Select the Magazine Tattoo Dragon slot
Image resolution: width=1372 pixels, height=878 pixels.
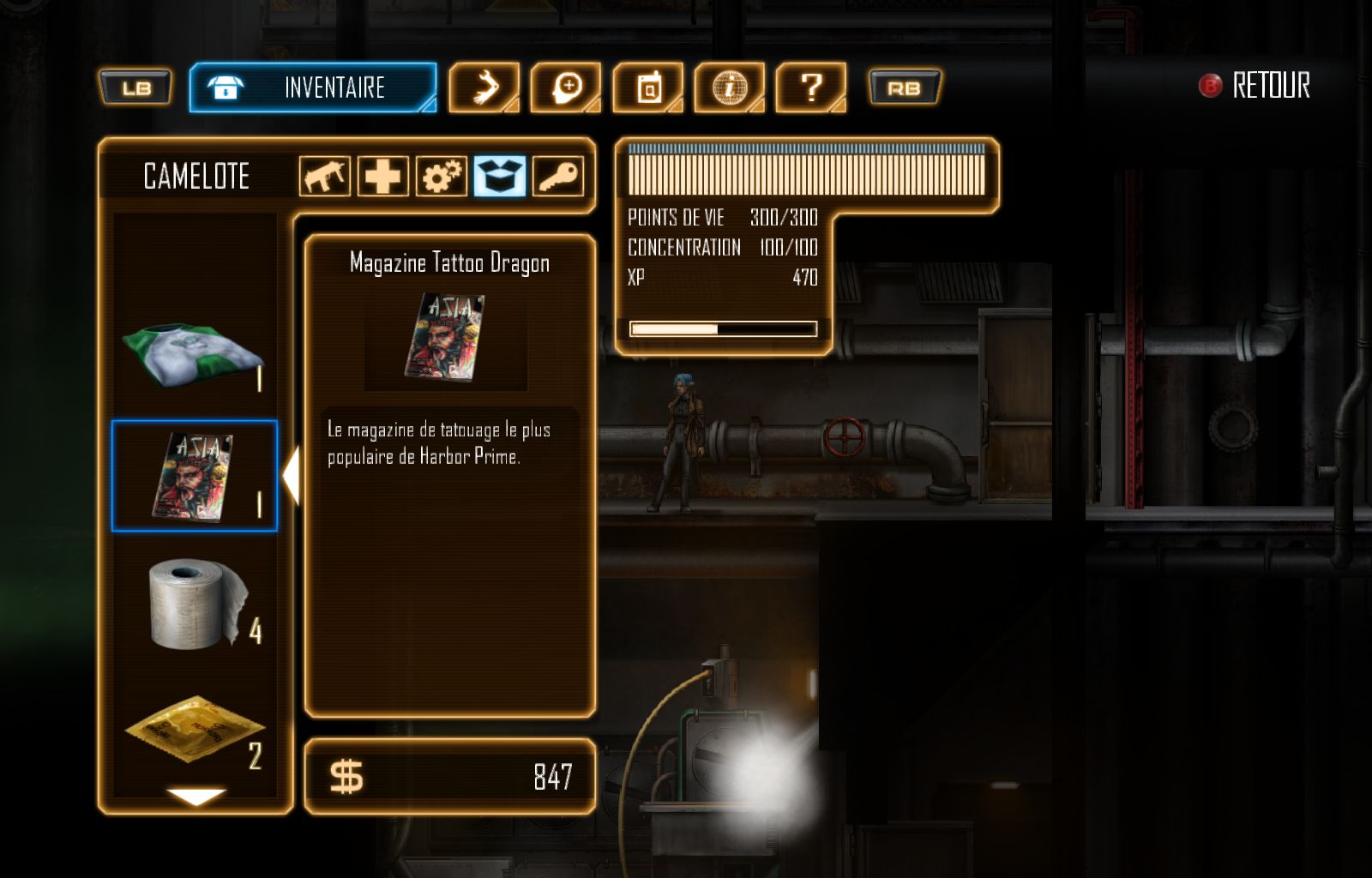[x=195, y=476]
